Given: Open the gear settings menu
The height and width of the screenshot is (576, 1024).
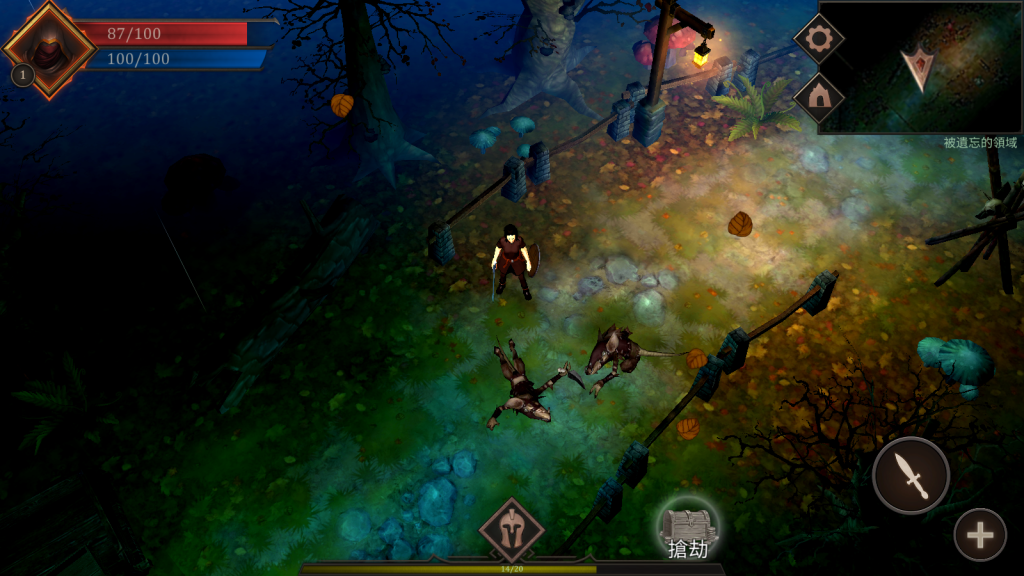Looking at the screenshot, I should 819,39.
